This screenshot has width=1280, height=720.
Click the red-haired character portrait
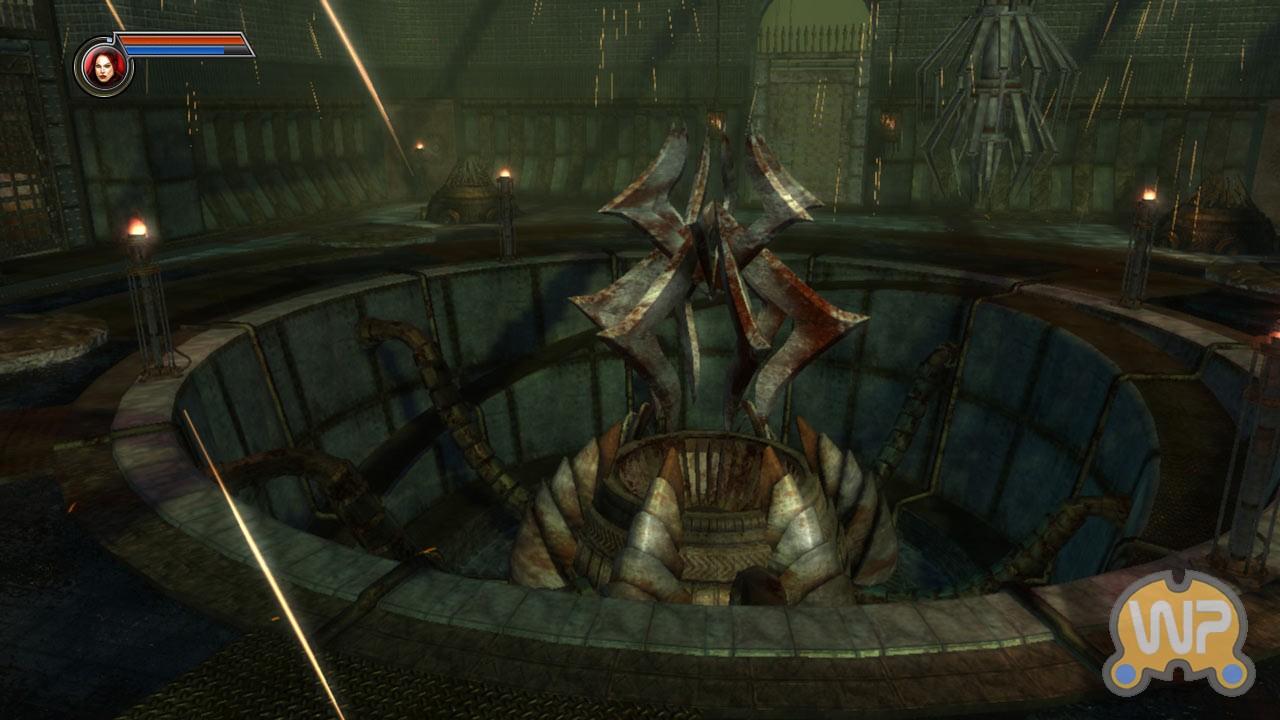click(103, 66)
